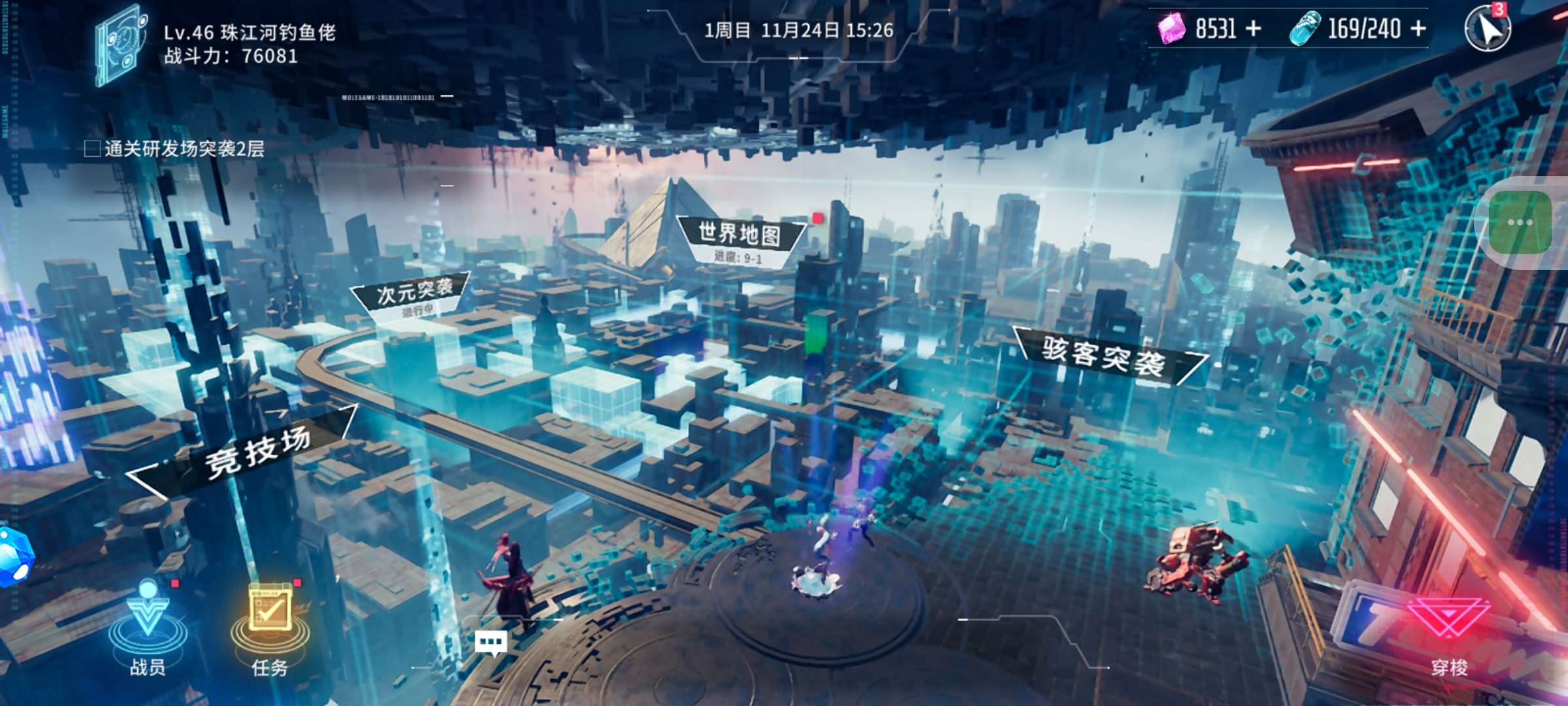Open the 世界地图 world map
Viewport: 1568px width, 706px height.
click(x=740, y=235)
